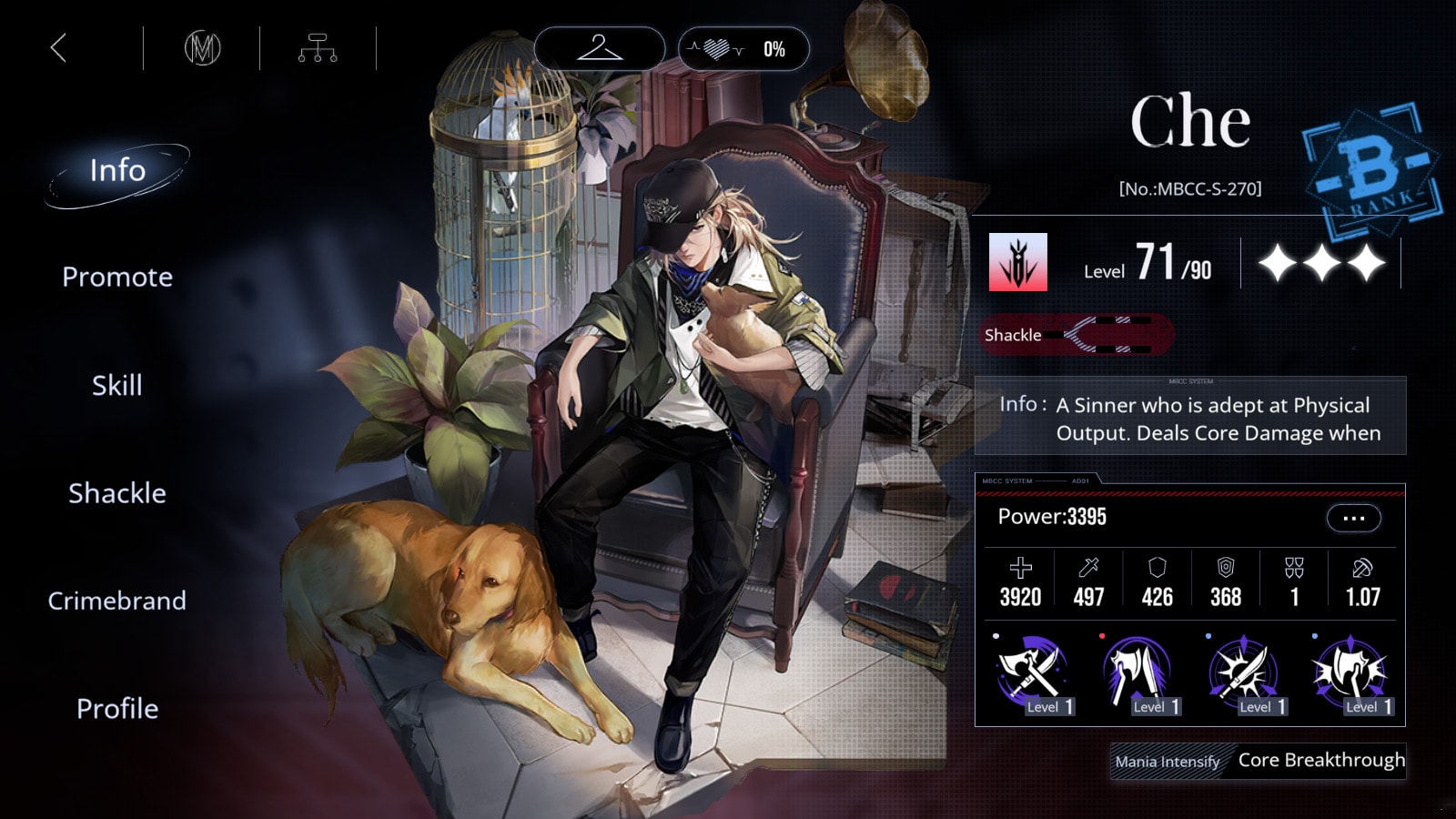Select the Promote menu entry
Image resolution: width=1456 pixels, height=819 pixels.
tap(116, 277)
